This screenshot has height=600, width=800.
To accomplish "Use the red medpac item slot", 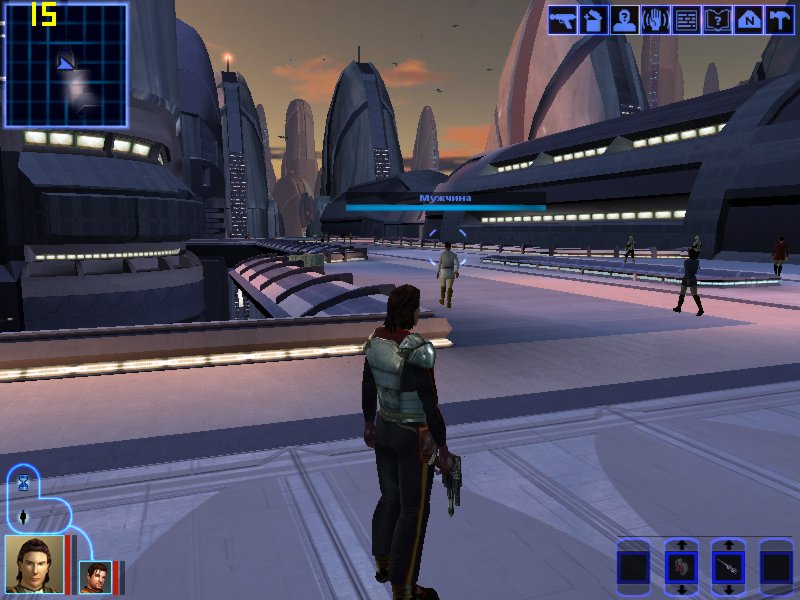I will click(681, 567).
